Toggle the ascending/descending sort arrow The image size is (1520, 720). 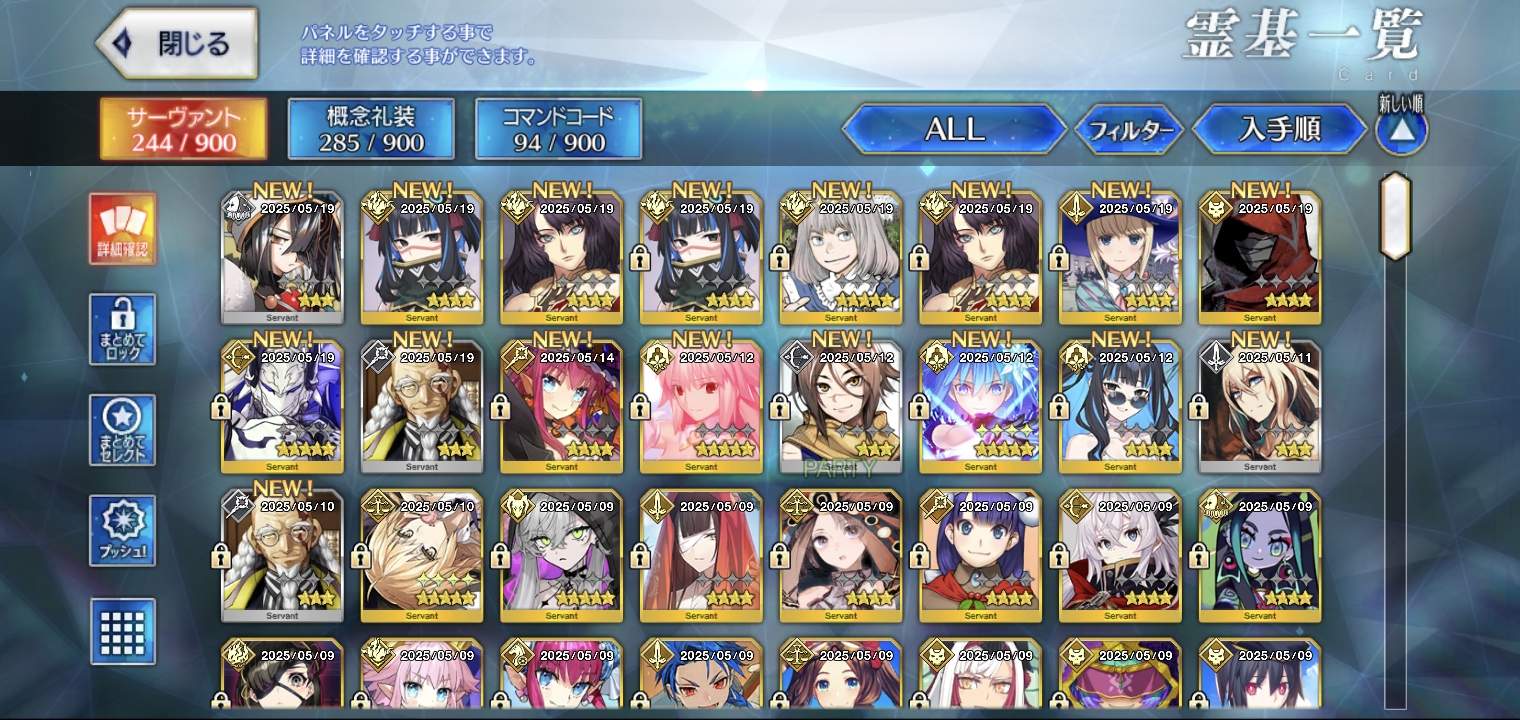click(1401, 131)
